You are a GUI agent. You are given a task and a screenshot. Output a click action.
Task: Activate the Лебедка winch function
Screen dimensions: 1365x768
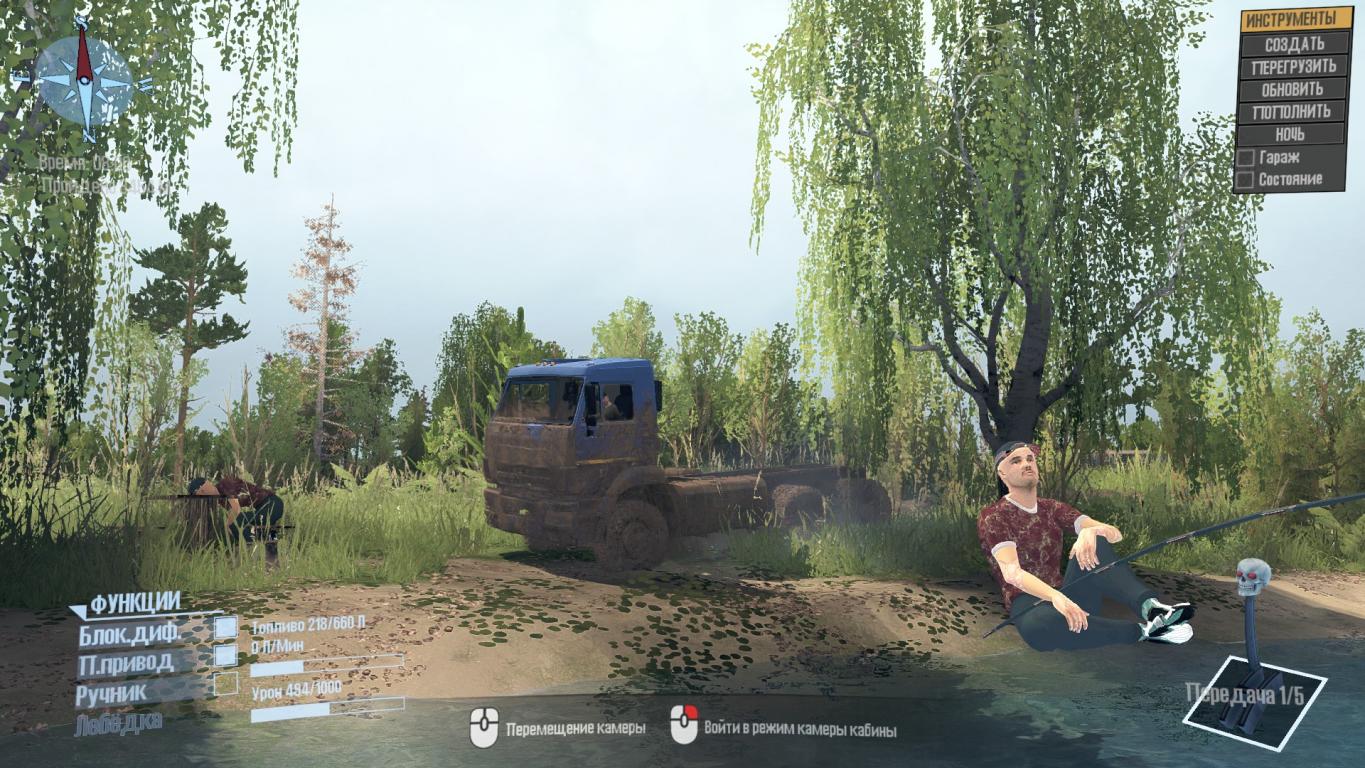[118, 722]
